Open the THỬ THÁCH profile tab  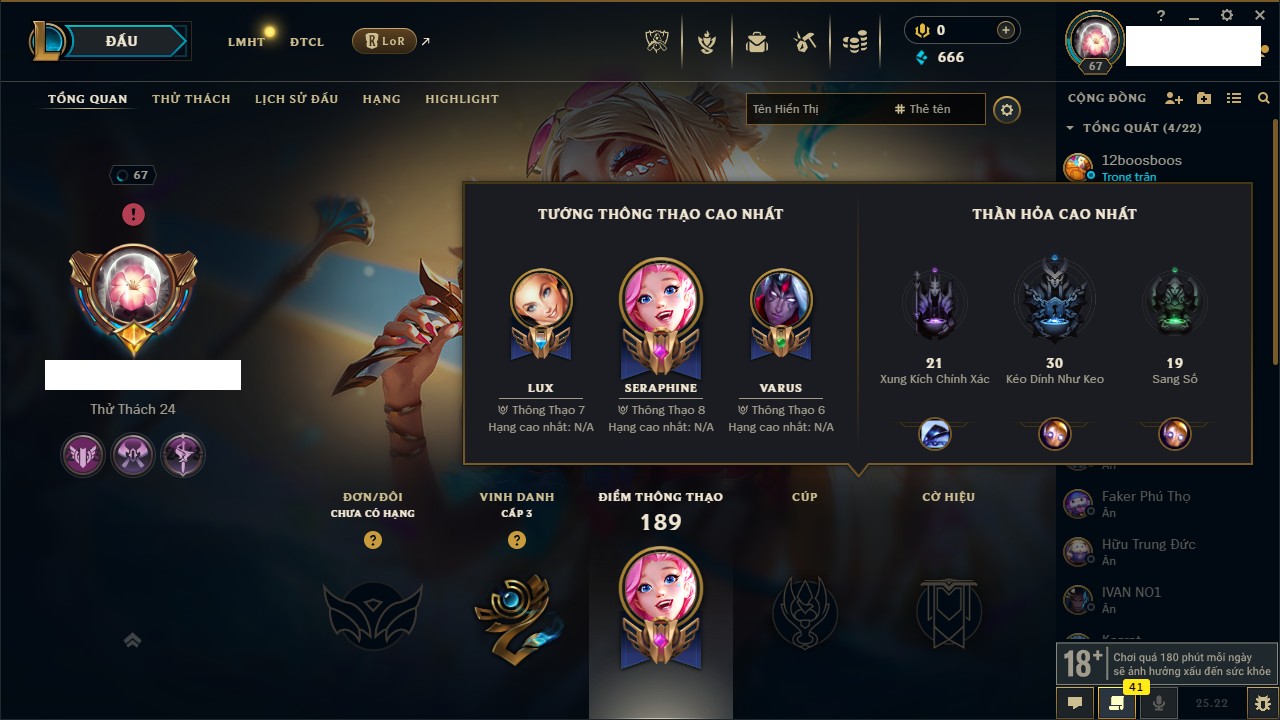click(191, 99)
